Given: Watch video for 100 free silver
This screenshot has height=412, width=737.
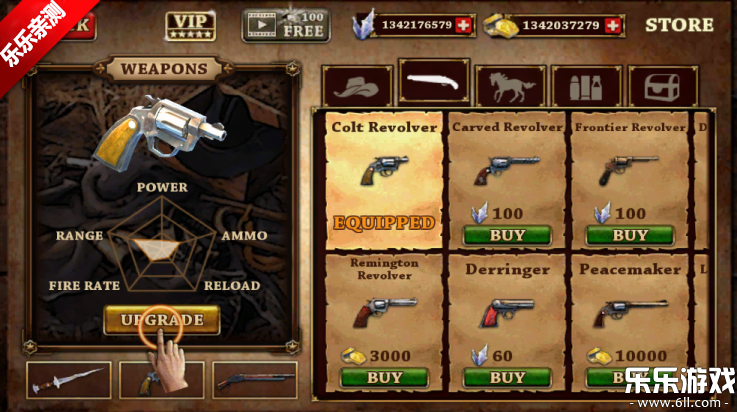Looking at the screenshot, I should pos(286,25).
